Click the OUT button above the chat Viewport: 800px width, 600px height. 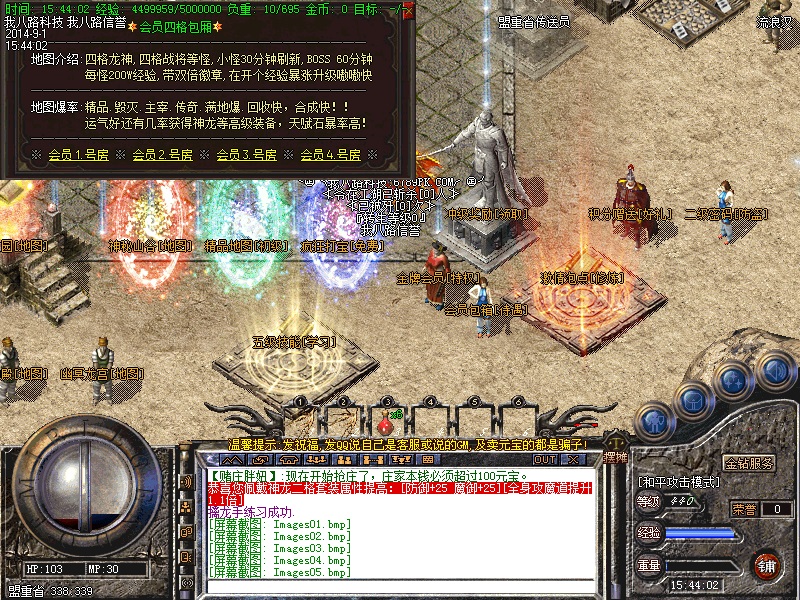coord(545,459)
